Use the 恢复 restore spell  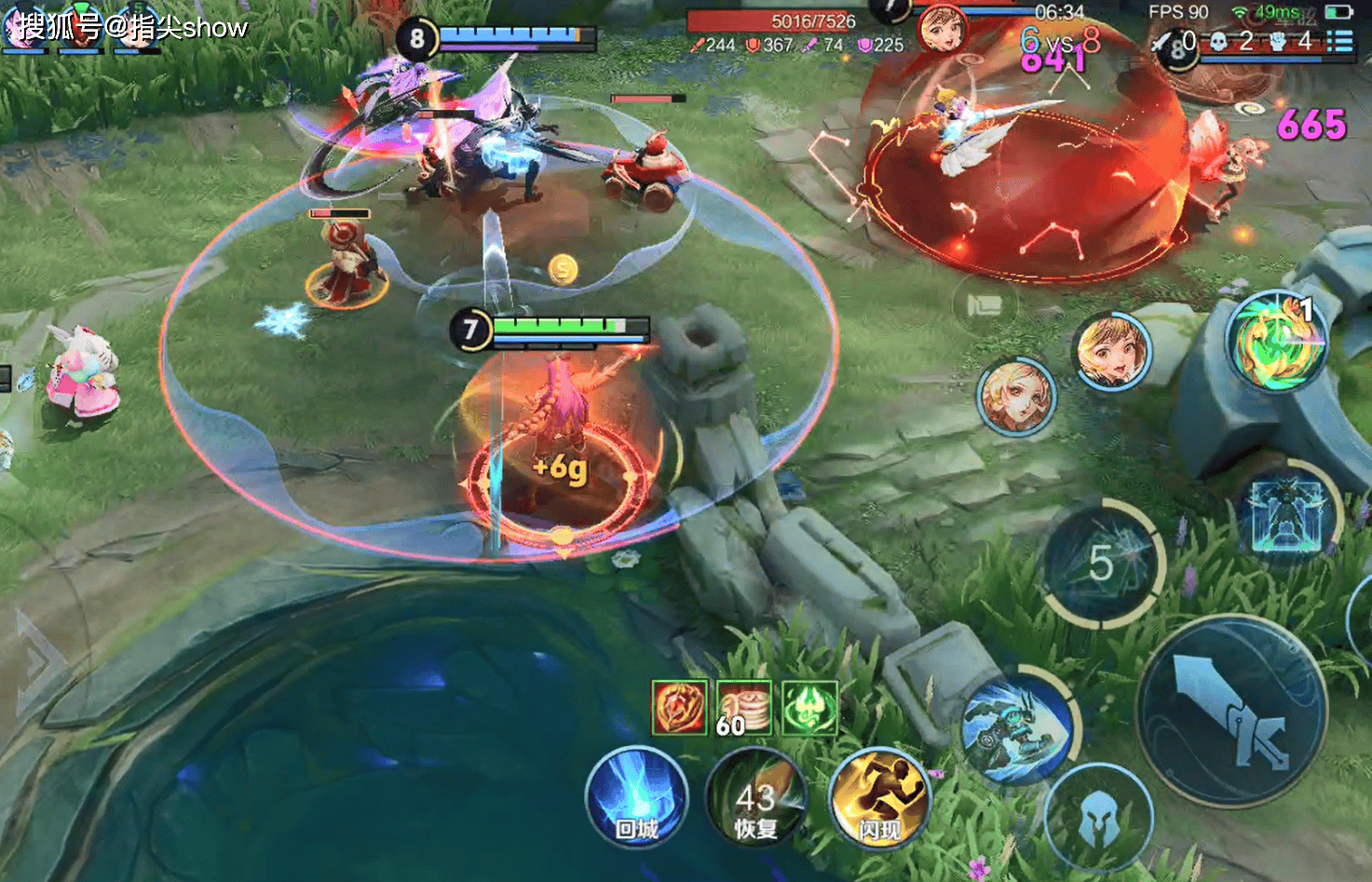tap(755, 799)
